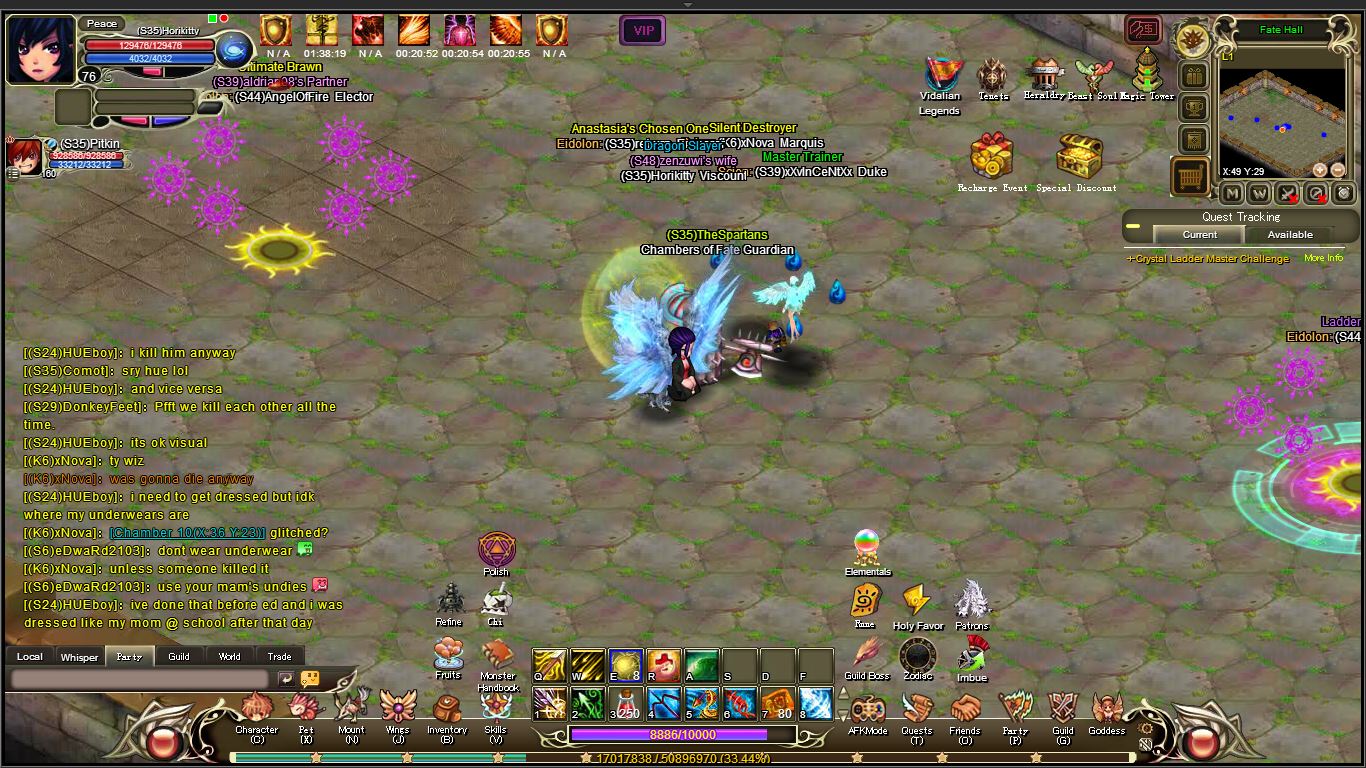Open the Magic Tower icon
1366x768 pixels.
[x=1147, y=72]
